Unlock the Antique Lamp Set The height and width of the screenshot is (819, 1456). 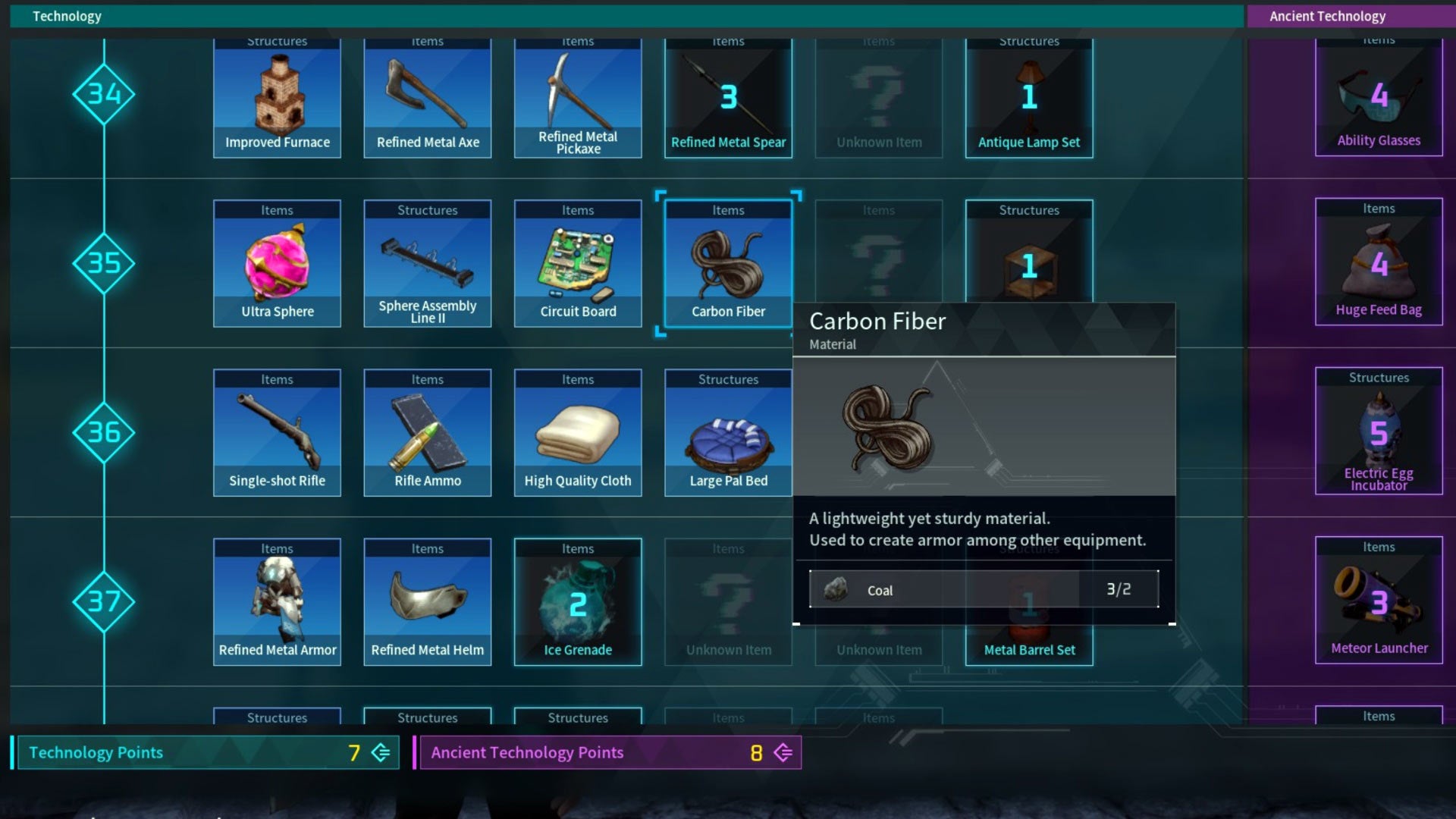(x=1029, y=99)
